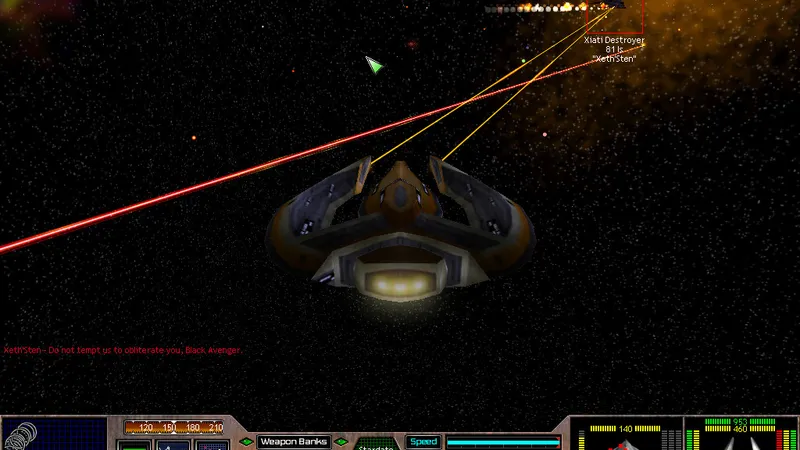Select the Speed button
Screen dimensions: 800x450
[422, 441]
